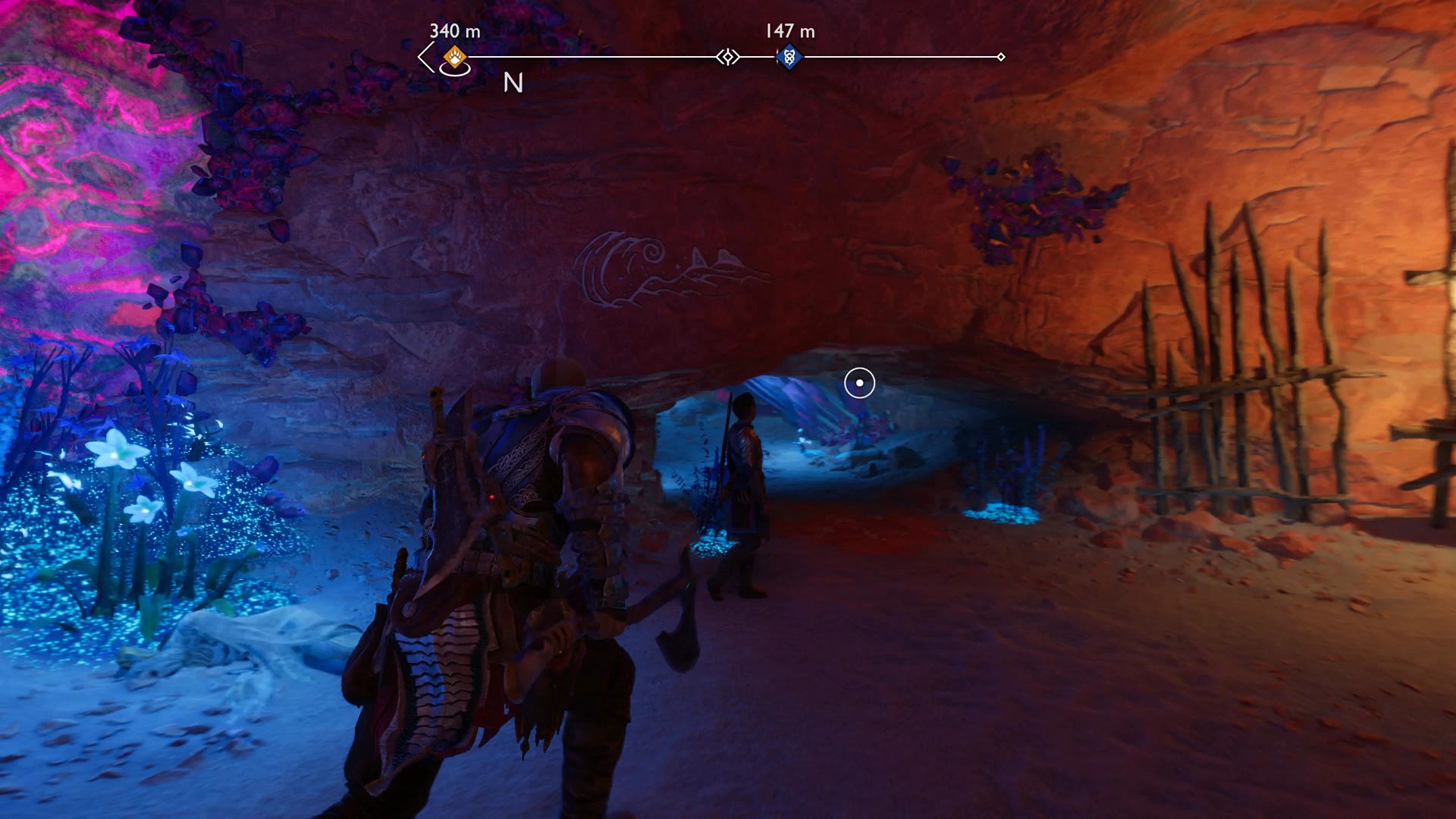Select the center diamond indicator on the compass
The height and width of the screenshot is (819, 1456).
pos(728,57)
